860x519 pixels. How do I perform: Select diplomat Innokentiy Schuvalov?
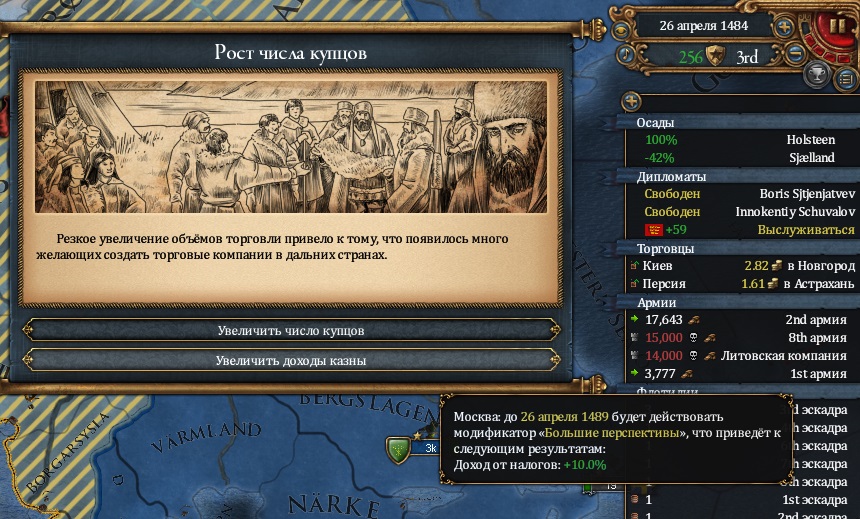click(740, 212)
